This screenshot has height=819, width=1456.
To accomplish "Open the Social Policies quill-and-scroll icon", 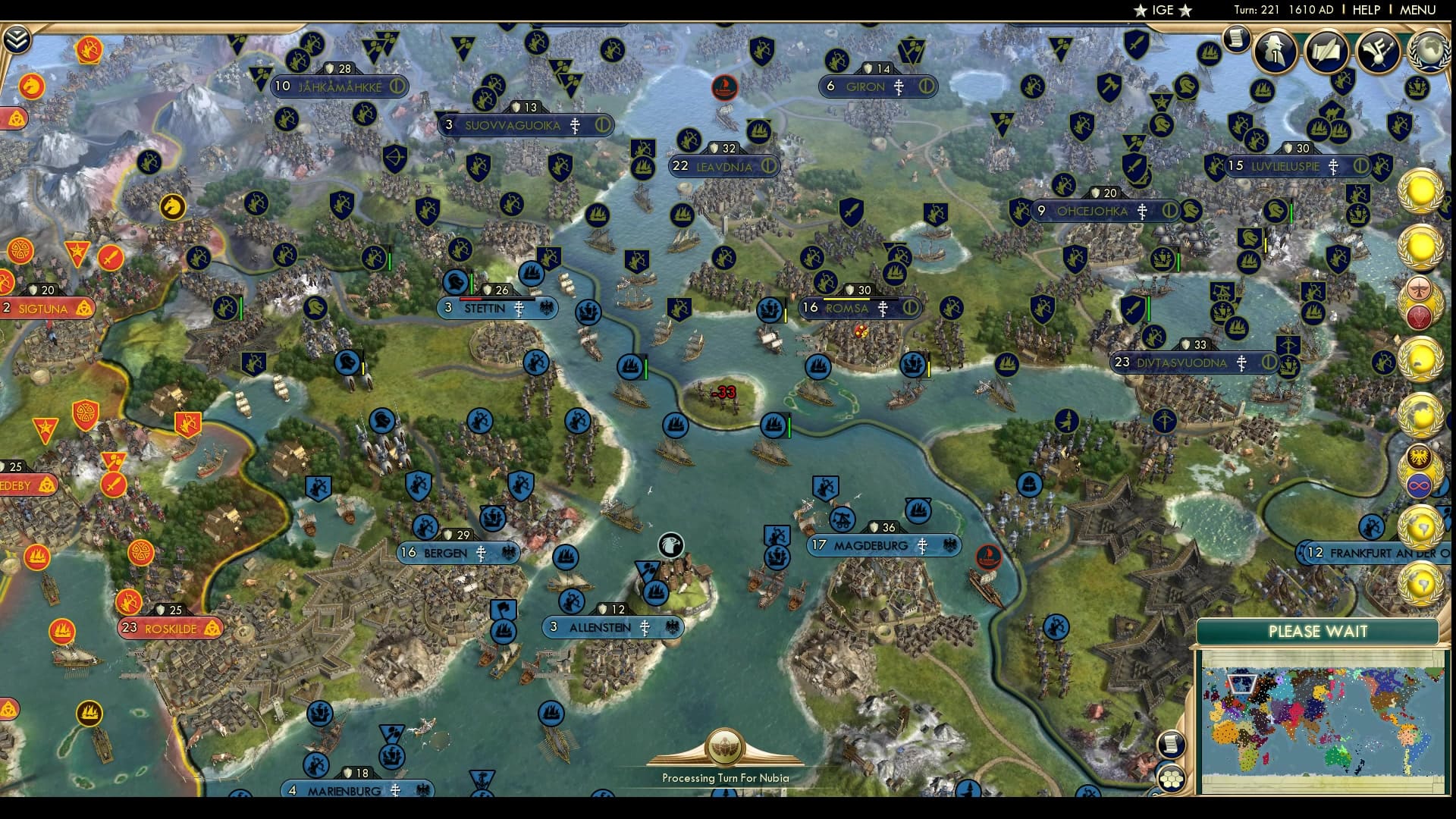I will (x=1326, y=53).
